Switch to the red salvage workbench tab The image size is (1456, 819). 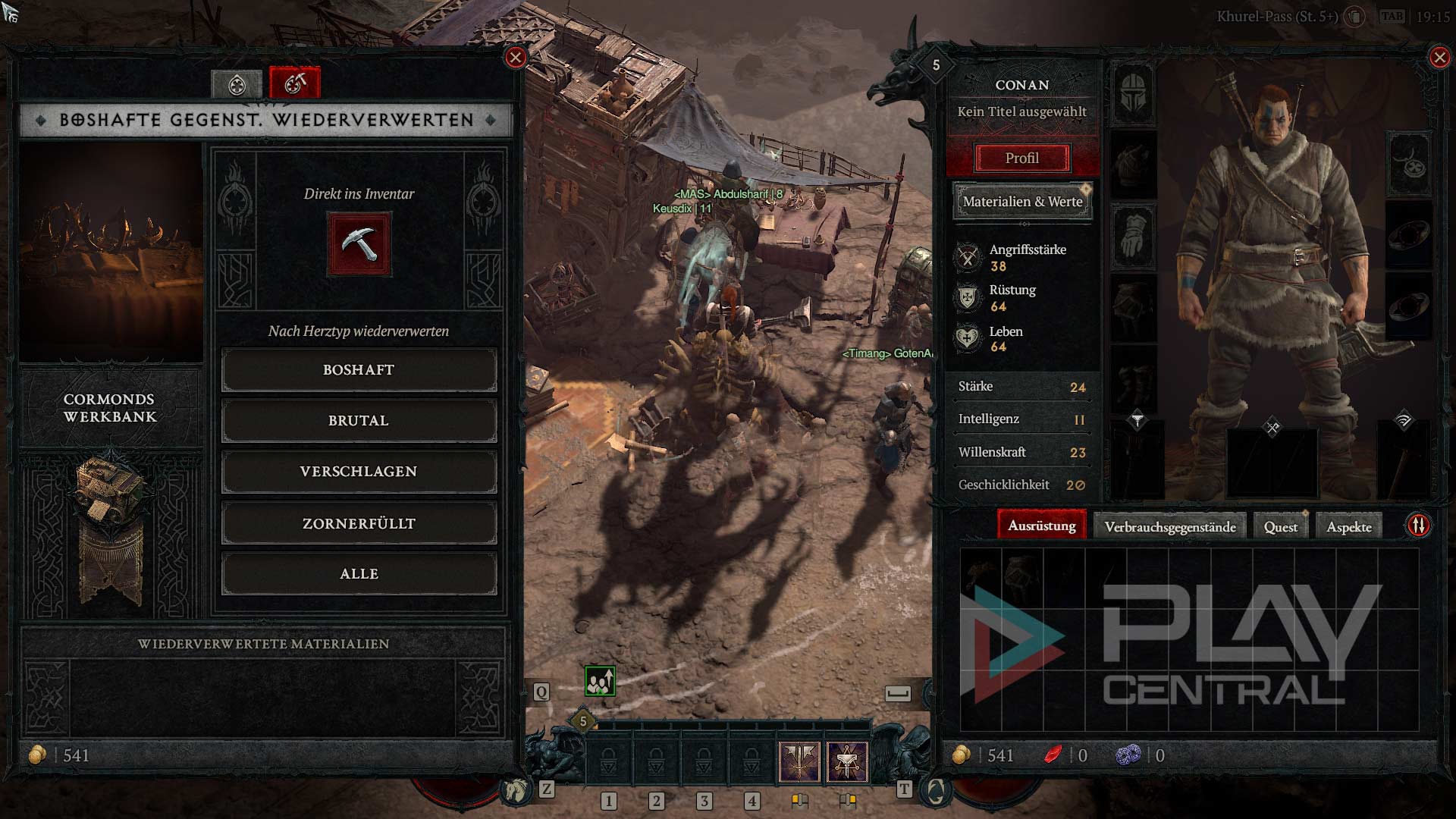[x=295, y=83]
